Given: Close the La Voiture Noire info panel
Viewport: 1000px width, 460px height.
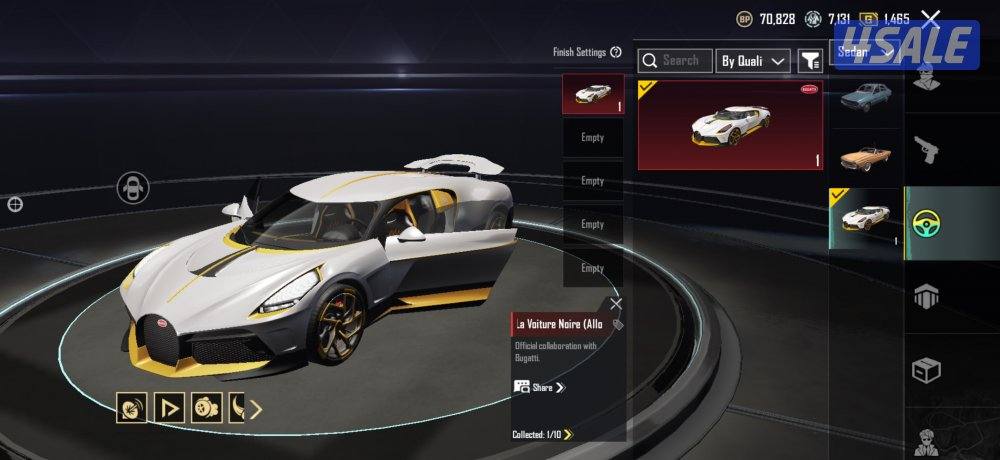Looking at the screenshot, I should pos(616,303).
